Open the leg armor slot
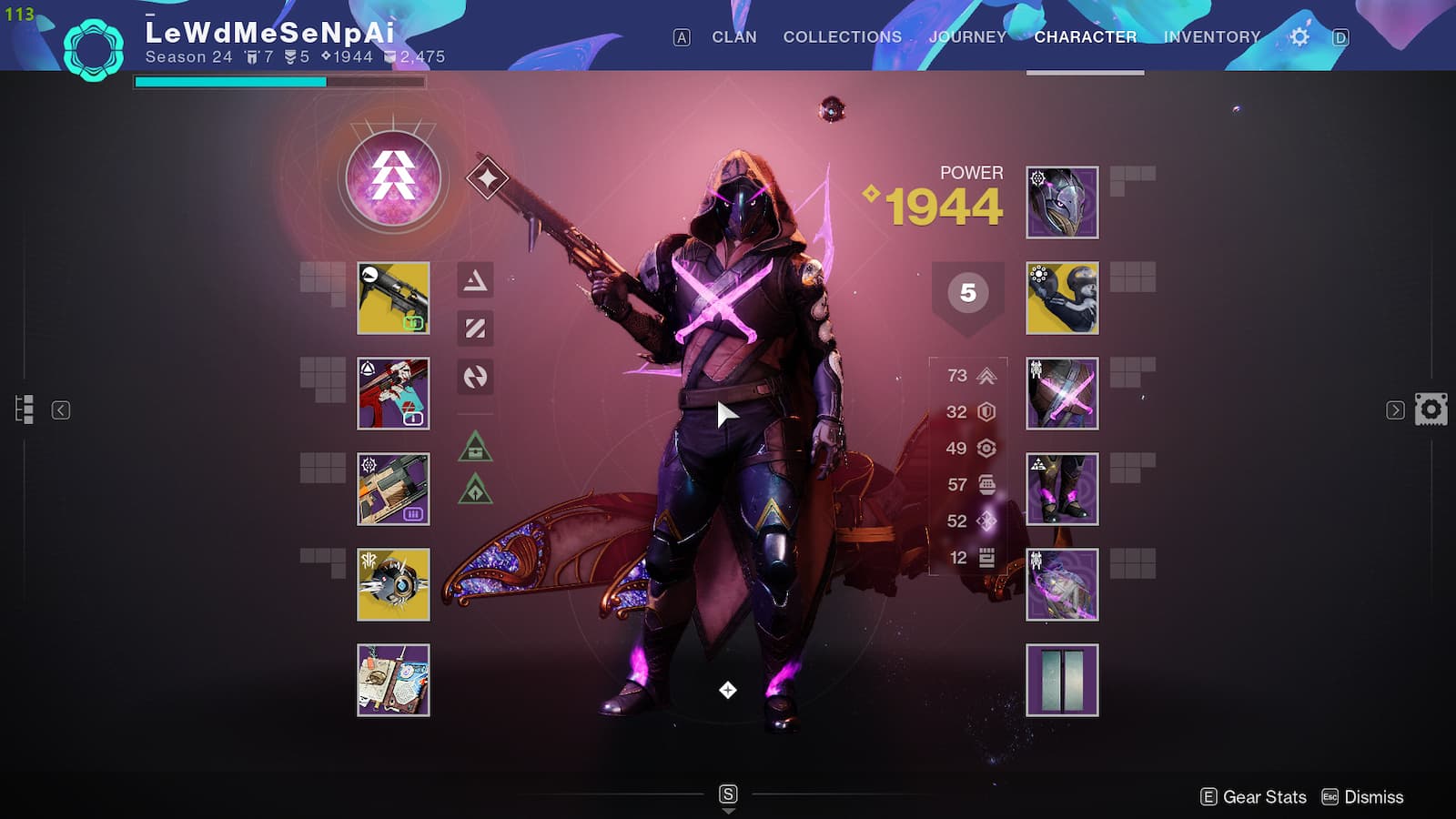The width and height of the screenshot is (1456, 819). pyautogui.click(x=1062, y=490)
